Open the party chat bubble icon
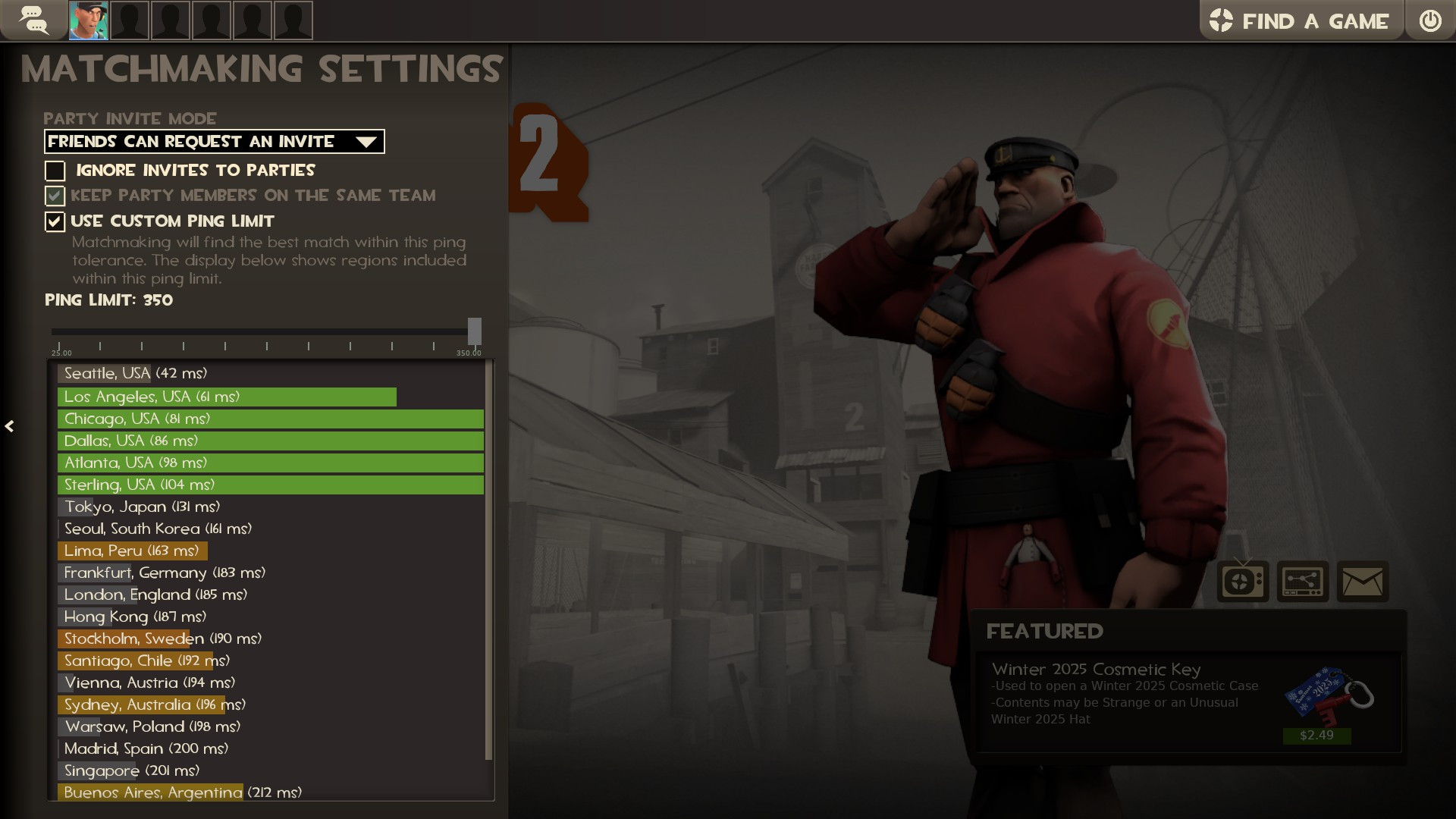 (34, 20)
